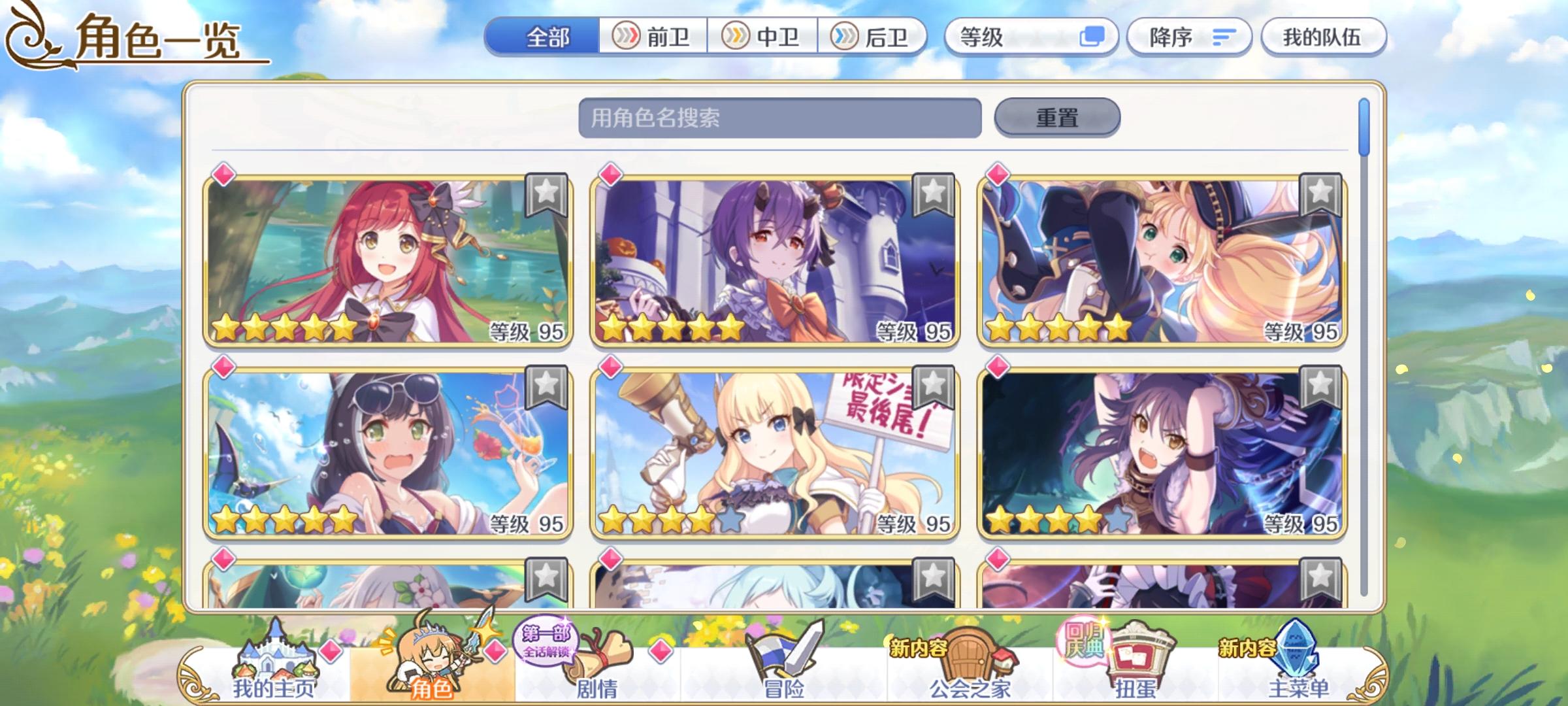1568x706 pixels.
Task: Switch to the 后卫 rearguard tab
Action: coord(871,37)
